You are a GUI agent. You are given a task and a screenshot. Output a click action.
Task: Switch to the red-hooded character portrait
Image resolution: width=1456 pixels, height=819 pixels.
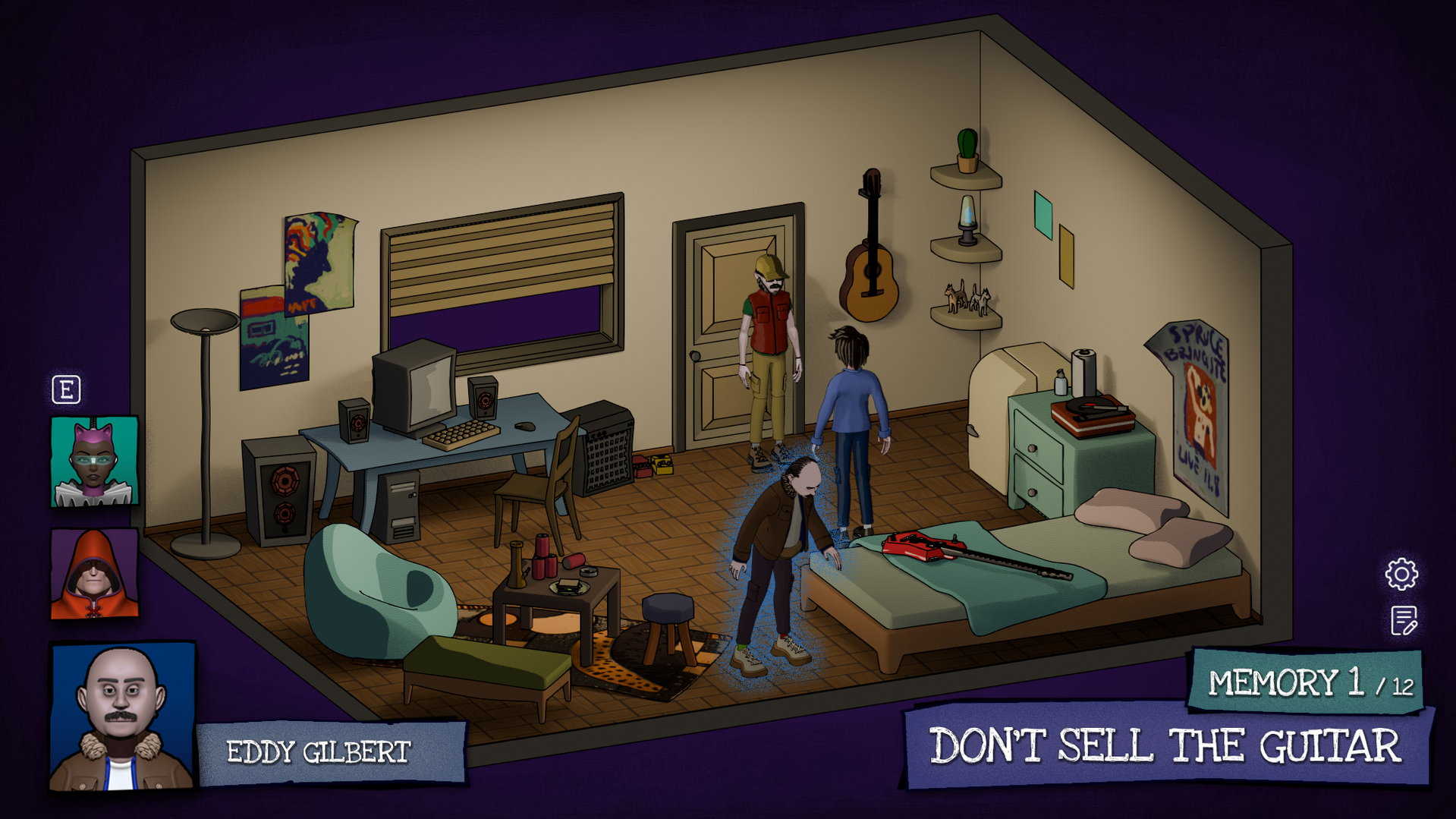point(94,574)
